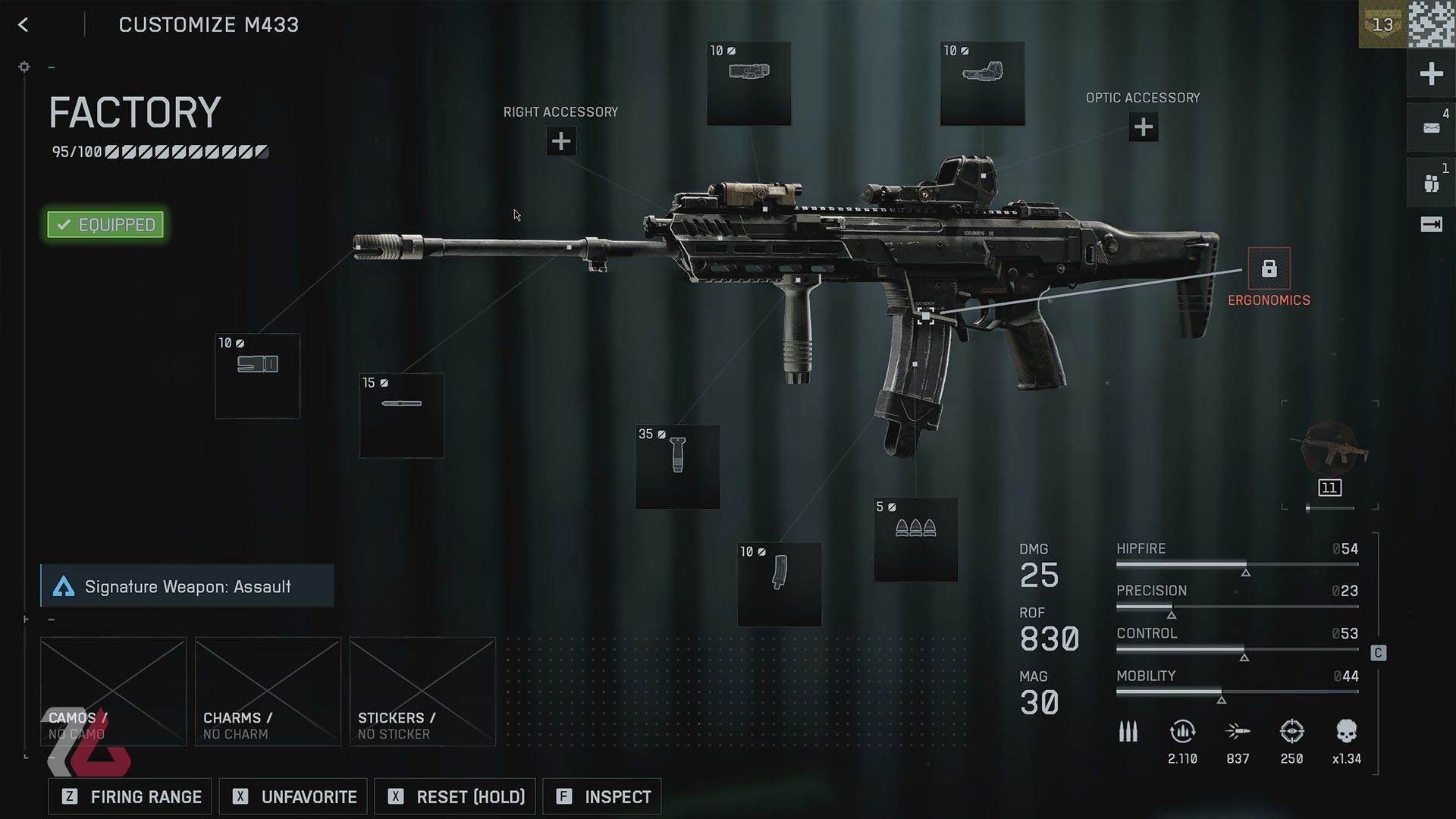Toggle the Equipped status badge

[x=105, y=224]
